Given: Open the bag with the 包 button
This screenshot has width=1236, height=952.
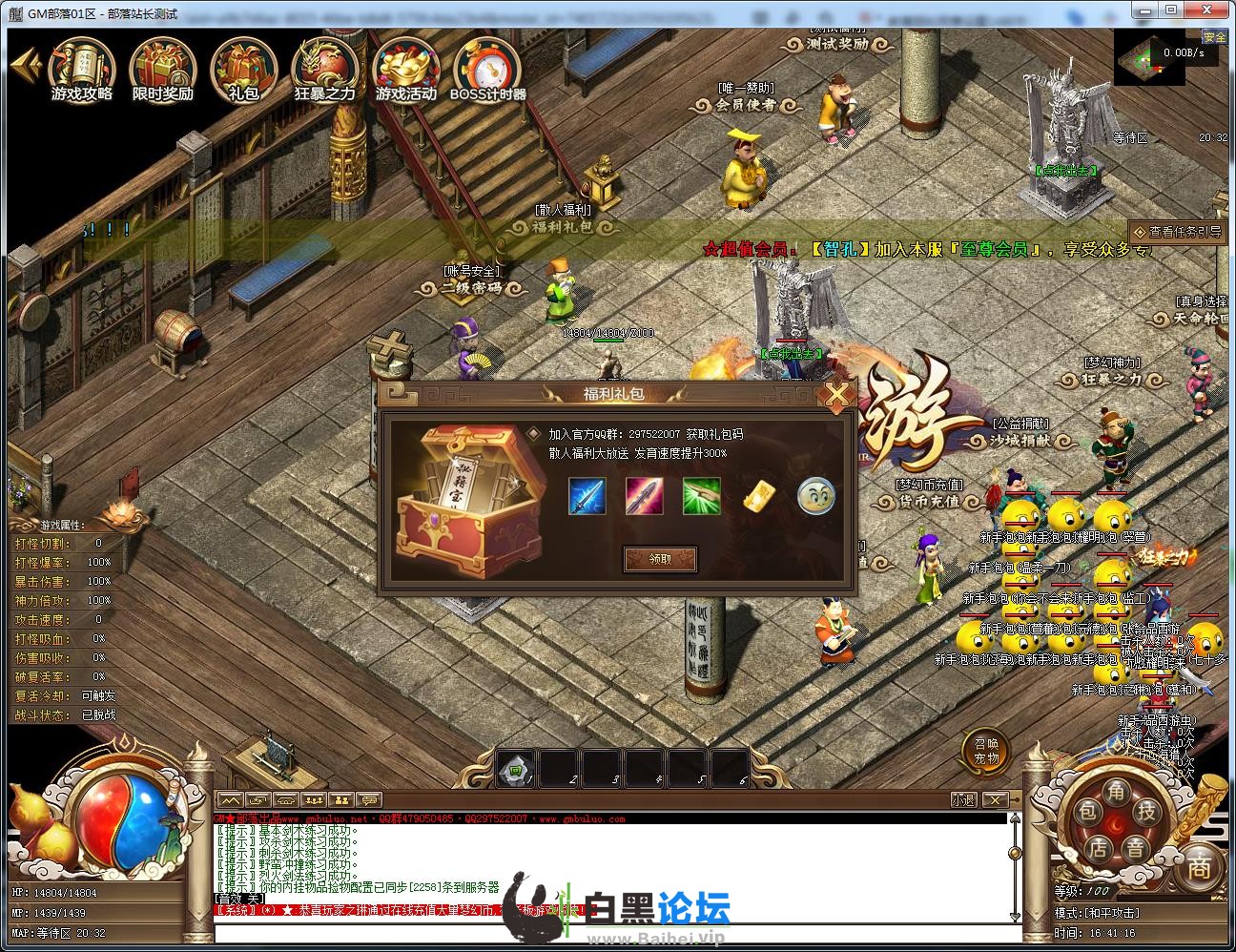Looking at the screenshot, I should point(1086,812).
